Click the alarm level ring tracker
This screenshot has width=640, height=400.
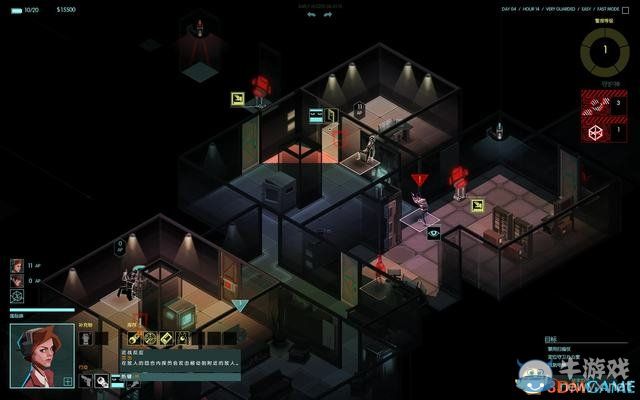(x=603, y=48)
